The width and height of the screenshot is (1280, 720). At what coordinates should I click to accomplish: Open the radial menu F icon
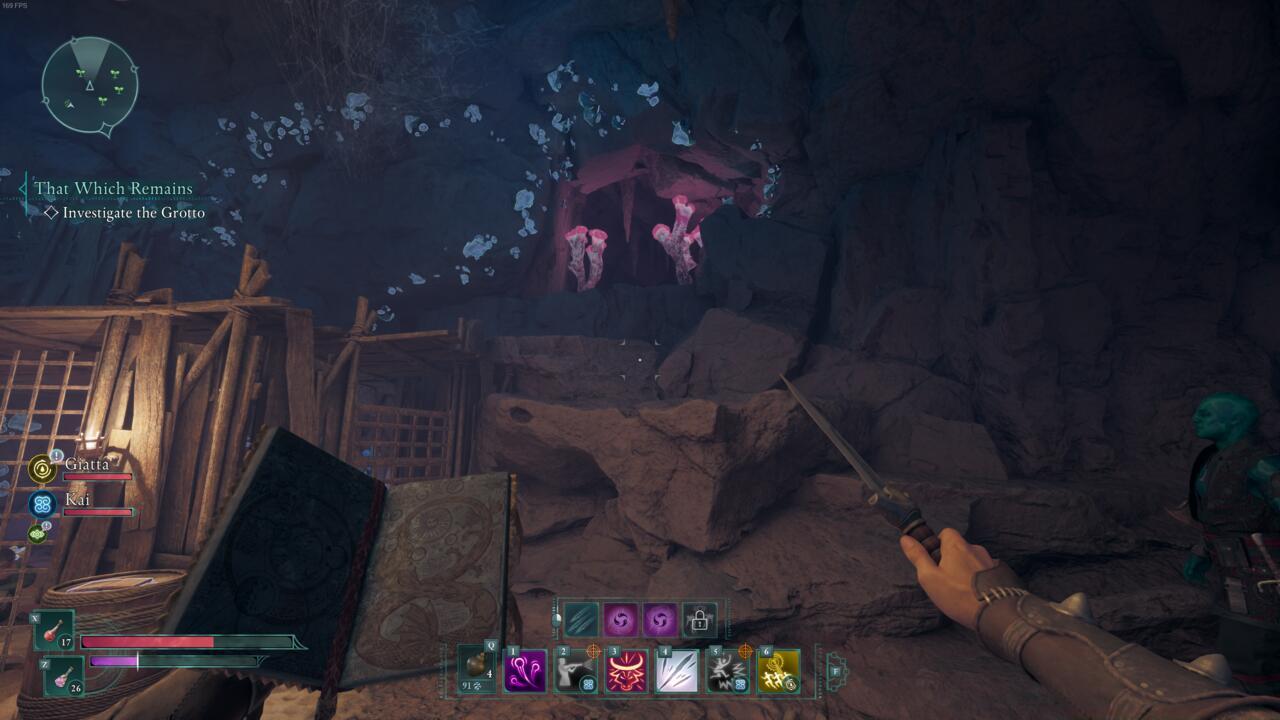836,671
